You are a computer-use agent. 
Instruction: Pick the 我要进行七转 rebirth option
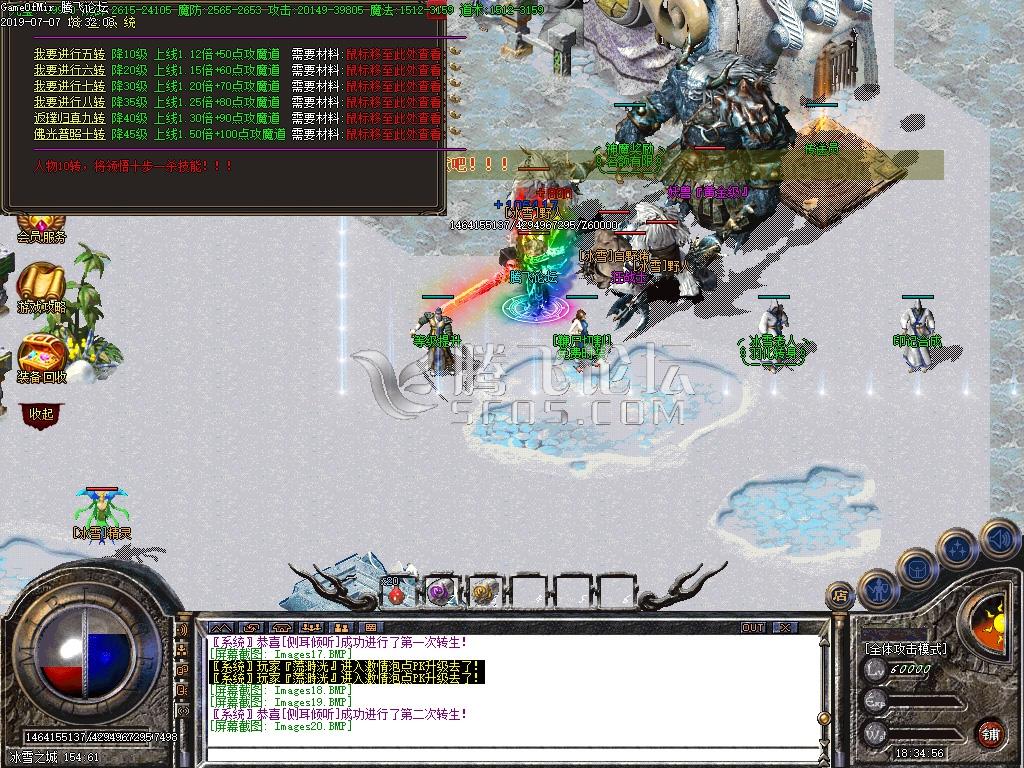69,86
